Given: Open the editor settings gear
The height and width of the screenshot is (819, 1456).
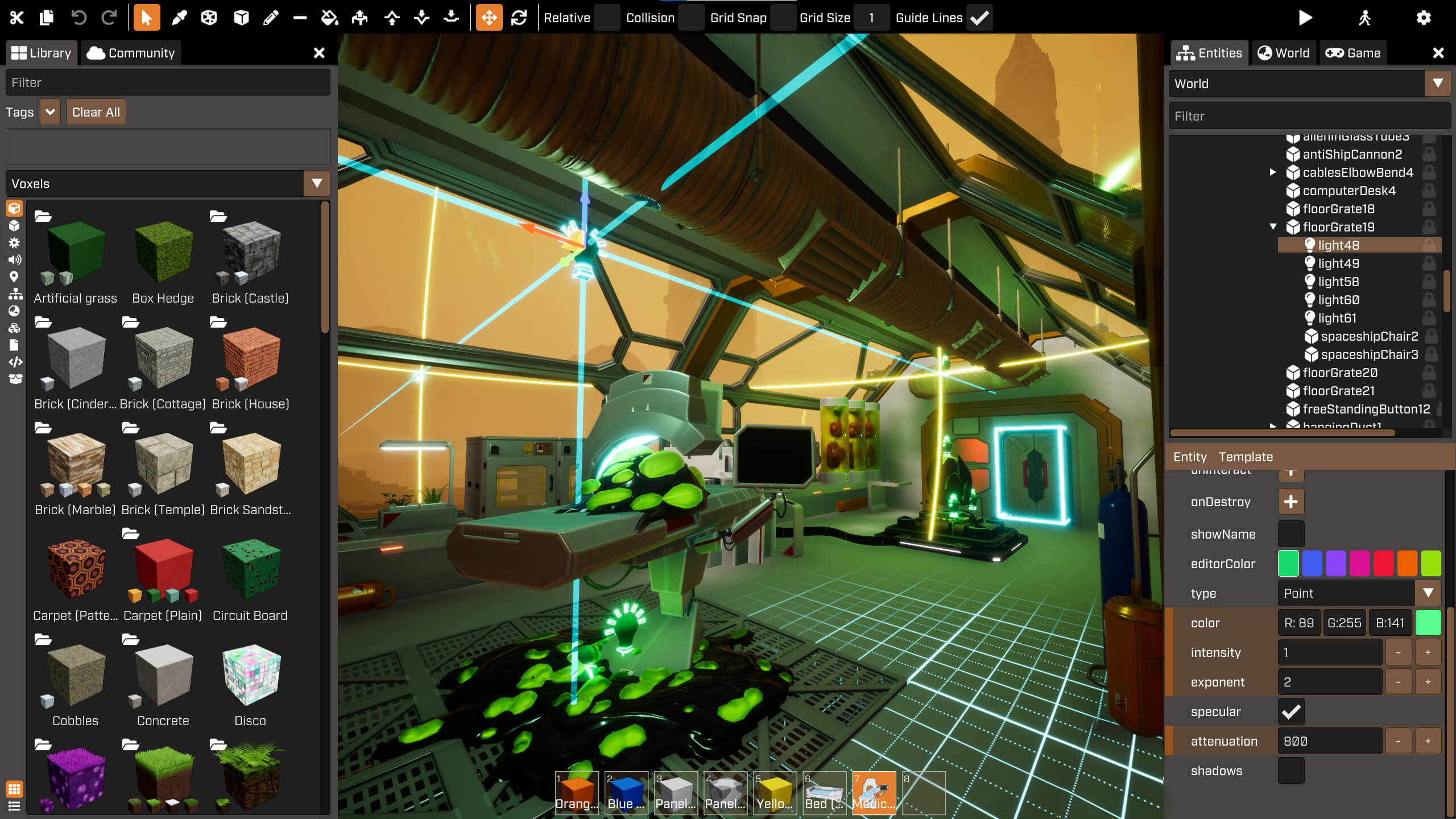Looking at the screenshot, I should [x=1423, y=18].
